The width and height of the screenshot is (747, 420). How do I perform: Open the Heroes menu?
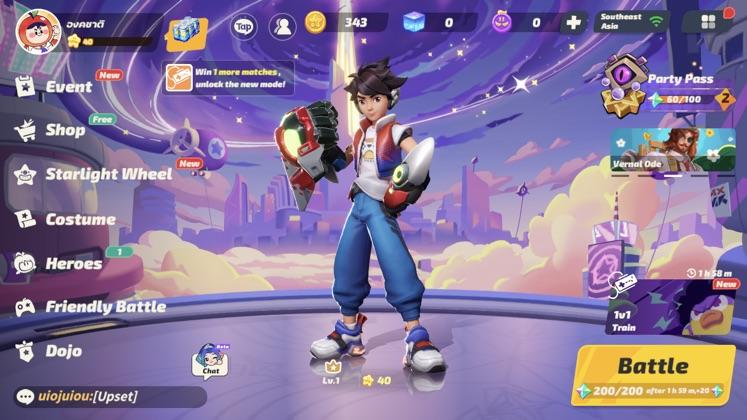(72, 263)
